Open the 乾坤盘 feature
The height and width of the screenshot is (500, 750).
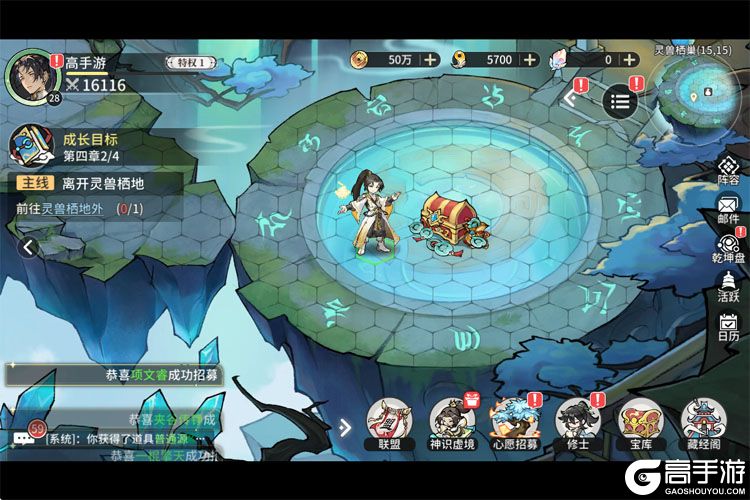[728, 247]
